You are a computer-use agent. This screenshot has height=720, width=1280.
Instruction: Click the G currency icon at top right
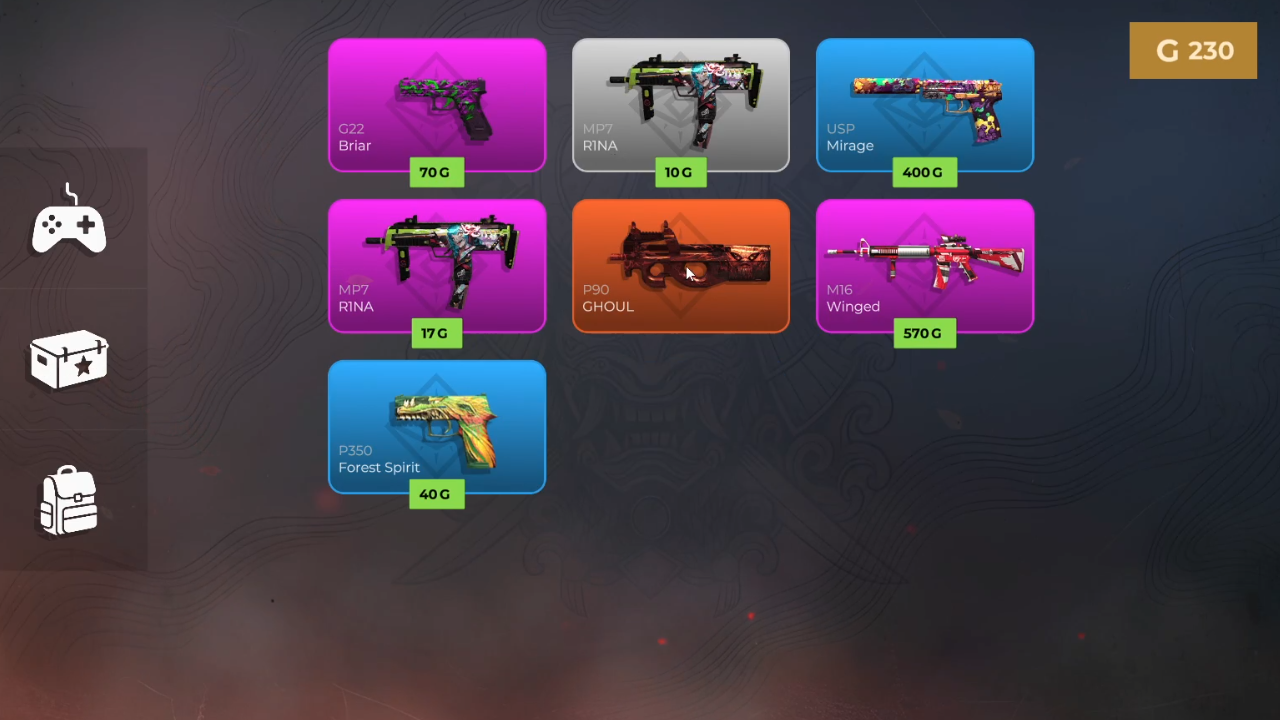(1166, 50)
